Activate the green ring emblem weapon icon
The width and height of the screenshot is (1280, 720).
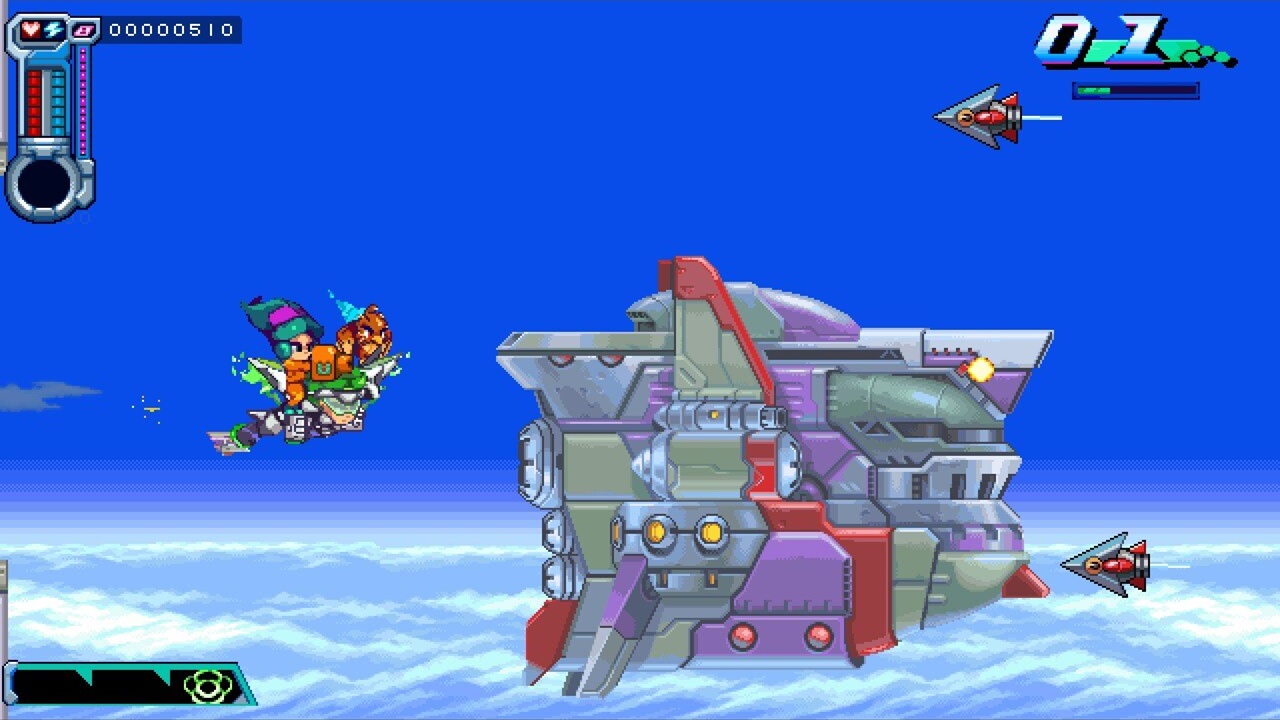[x=207, y=686]
